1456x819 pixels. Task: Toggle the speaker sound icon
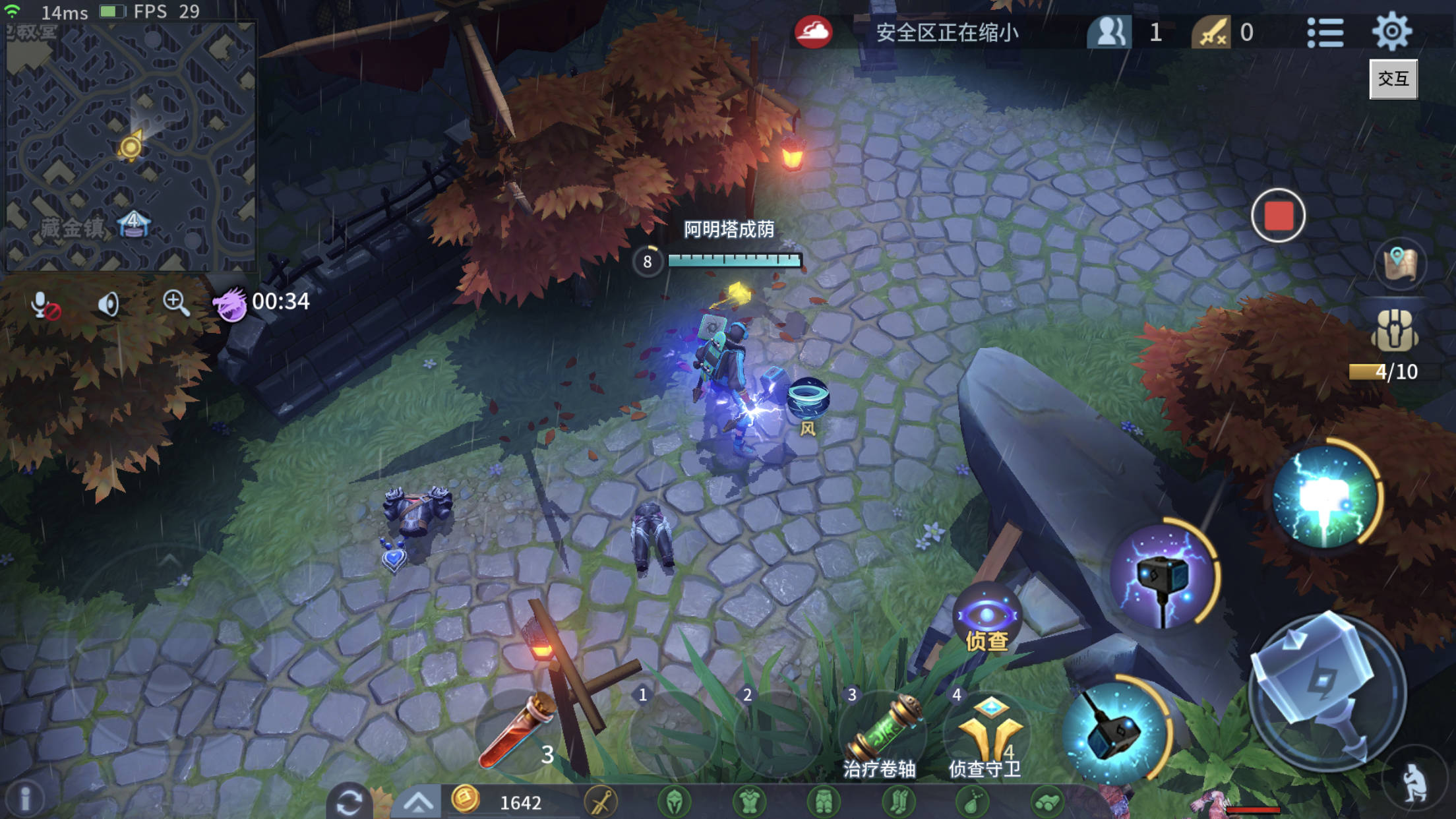(109, 304)
